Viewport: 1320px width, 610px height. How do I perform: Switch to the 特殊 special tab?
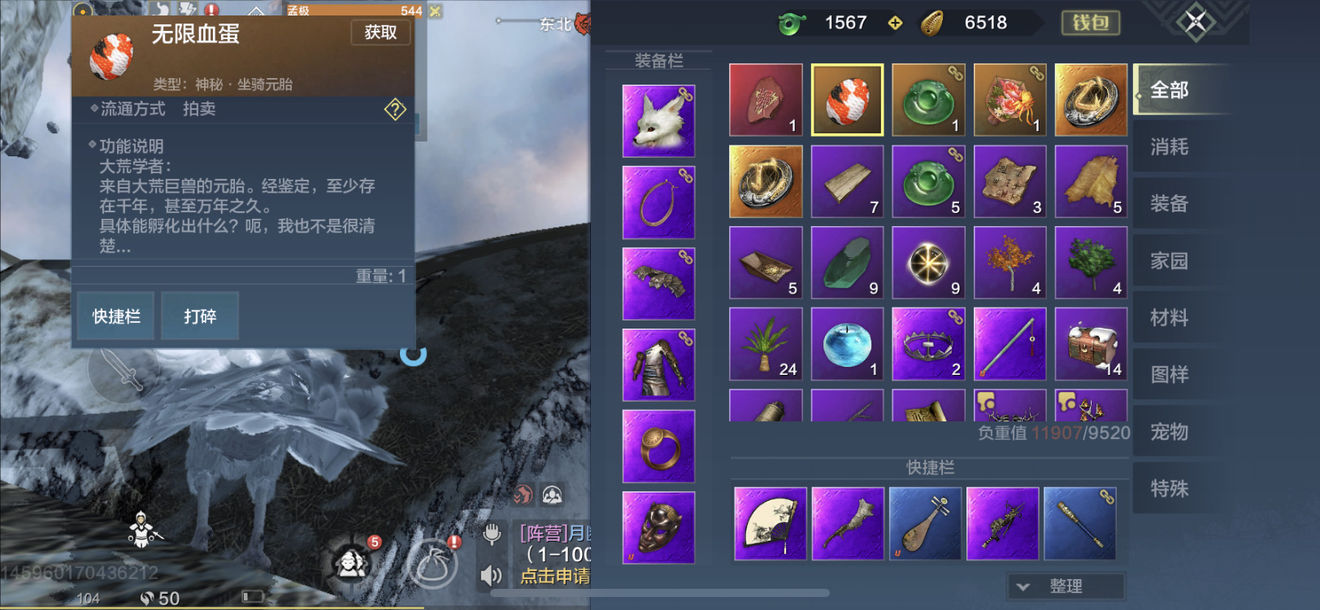coord(1169,489)
